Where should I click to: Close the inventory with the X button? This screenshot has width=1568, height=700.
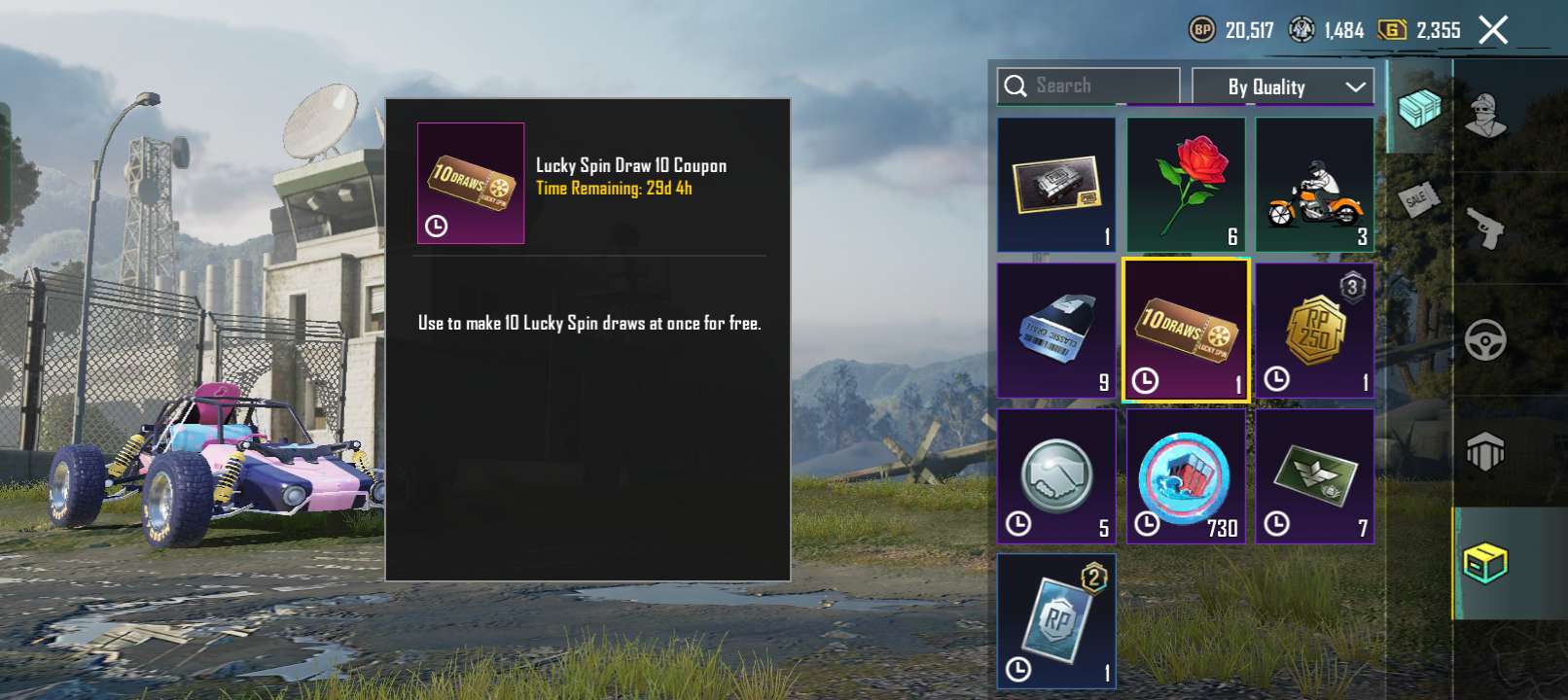[x=1494, y=30]
